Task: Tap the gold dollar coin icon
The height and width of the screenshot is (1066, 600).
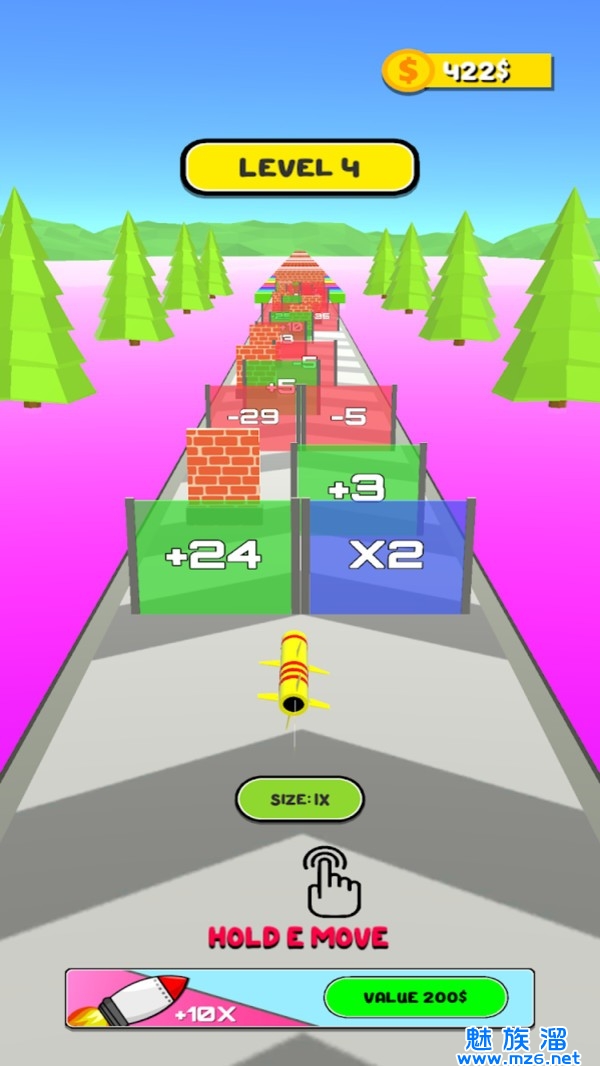Action: tap(408, 71)
